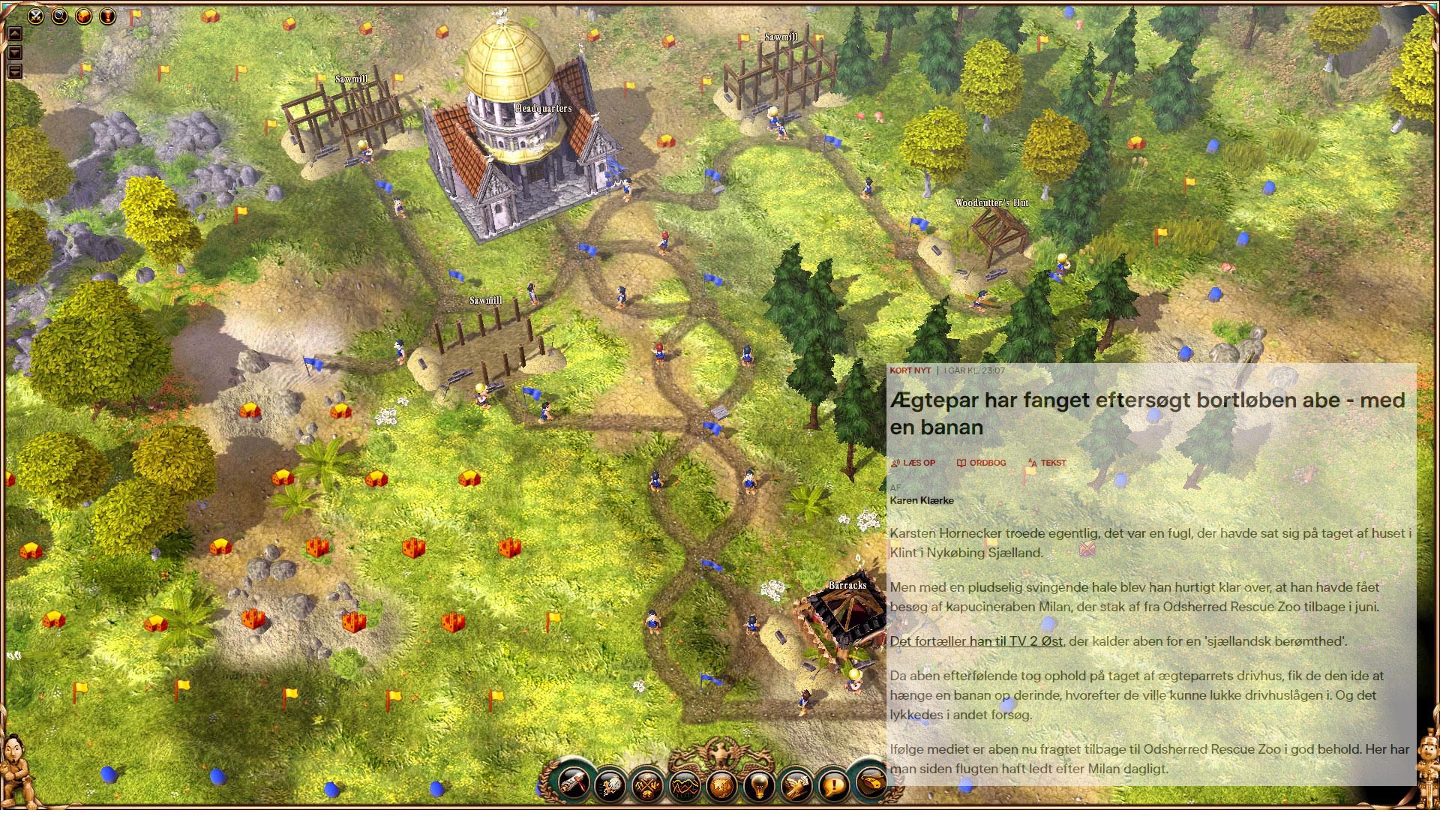The height and width of the screenshot is (840, 1440).
Task: Open the build menu with hammer and scroll
Action: (x=574, y=782)
